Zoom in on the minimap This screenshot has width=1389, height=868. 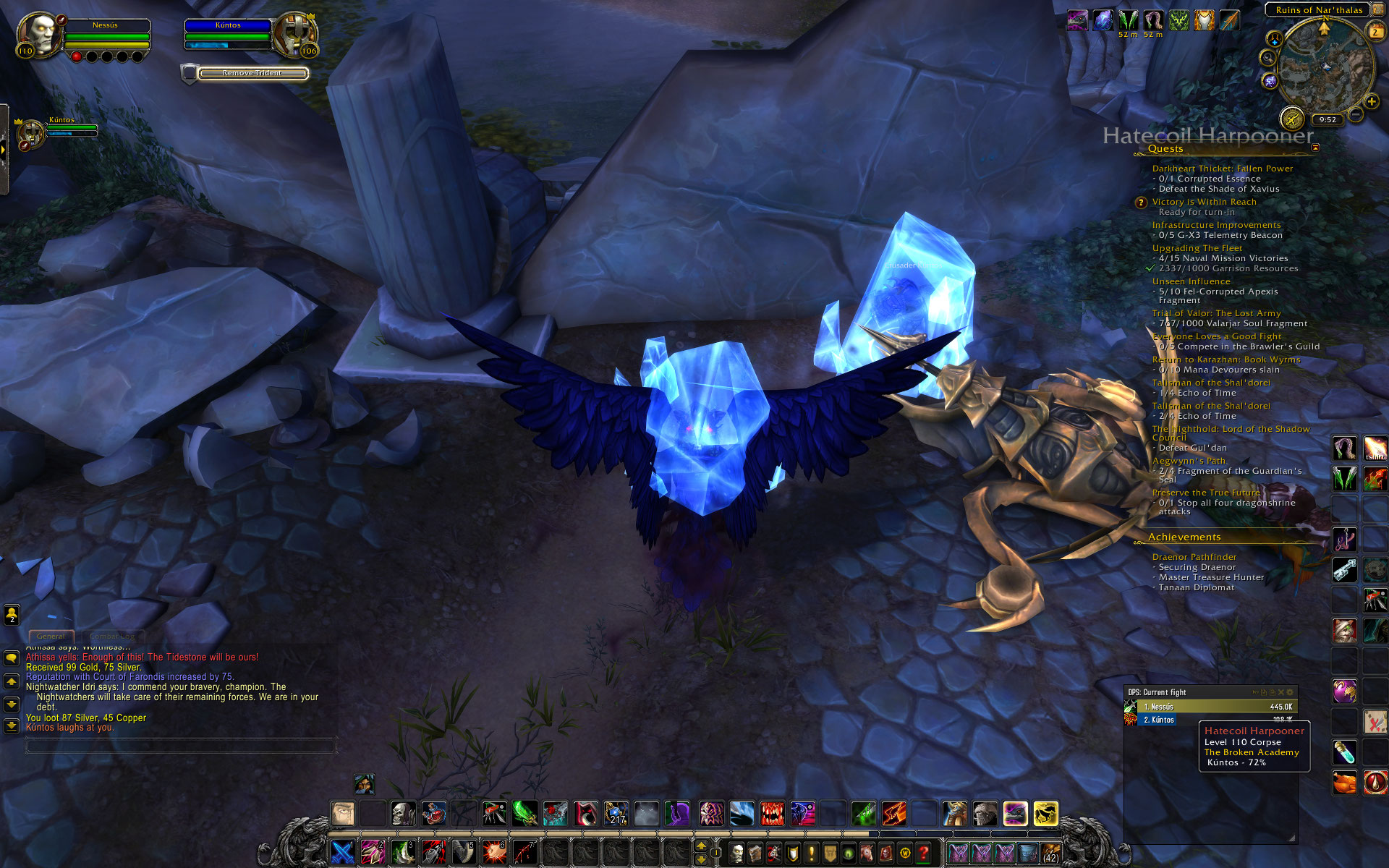coord(1371,102)
